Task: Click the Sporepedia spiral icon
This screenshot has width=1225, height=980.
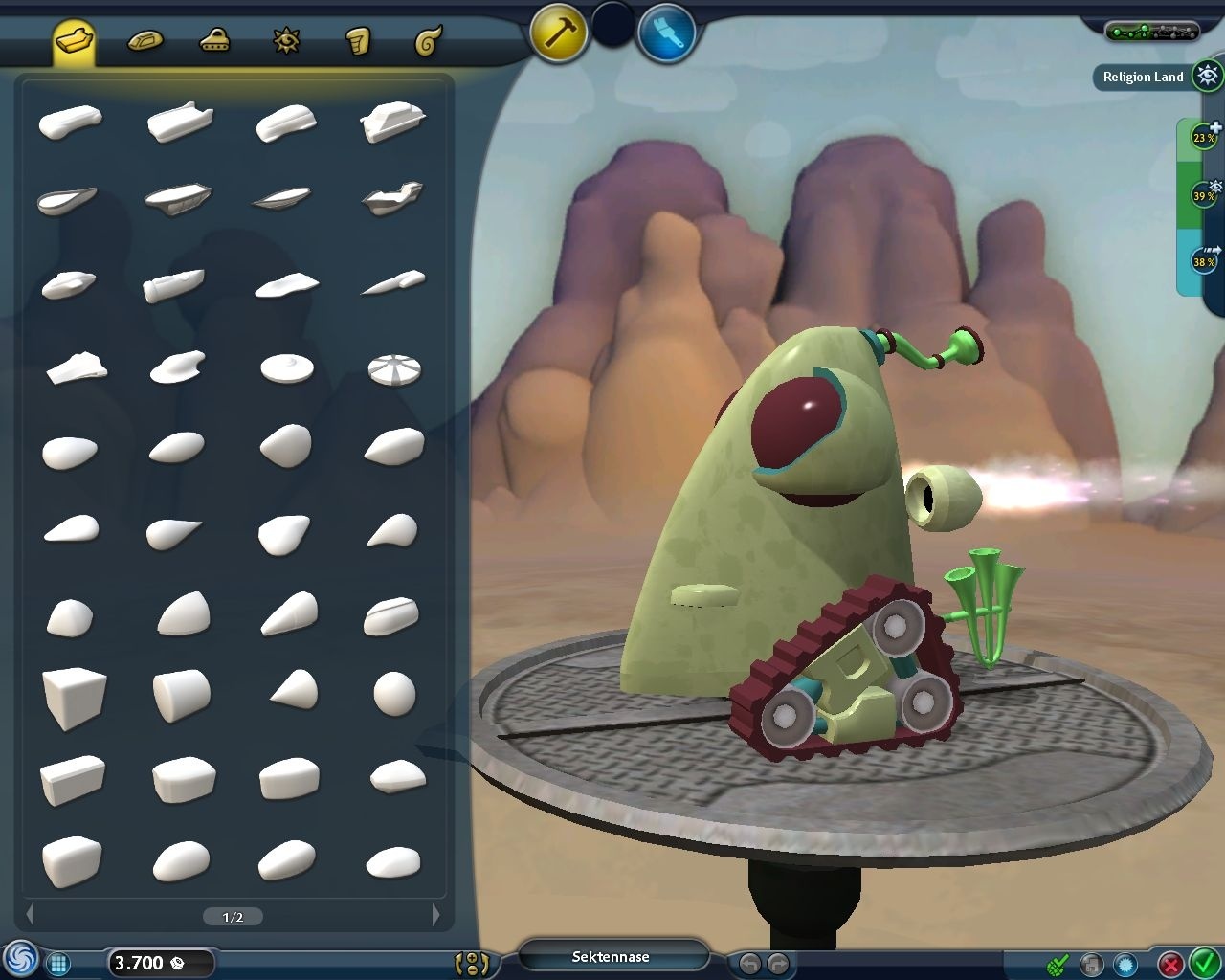Action: pos(21,963)
